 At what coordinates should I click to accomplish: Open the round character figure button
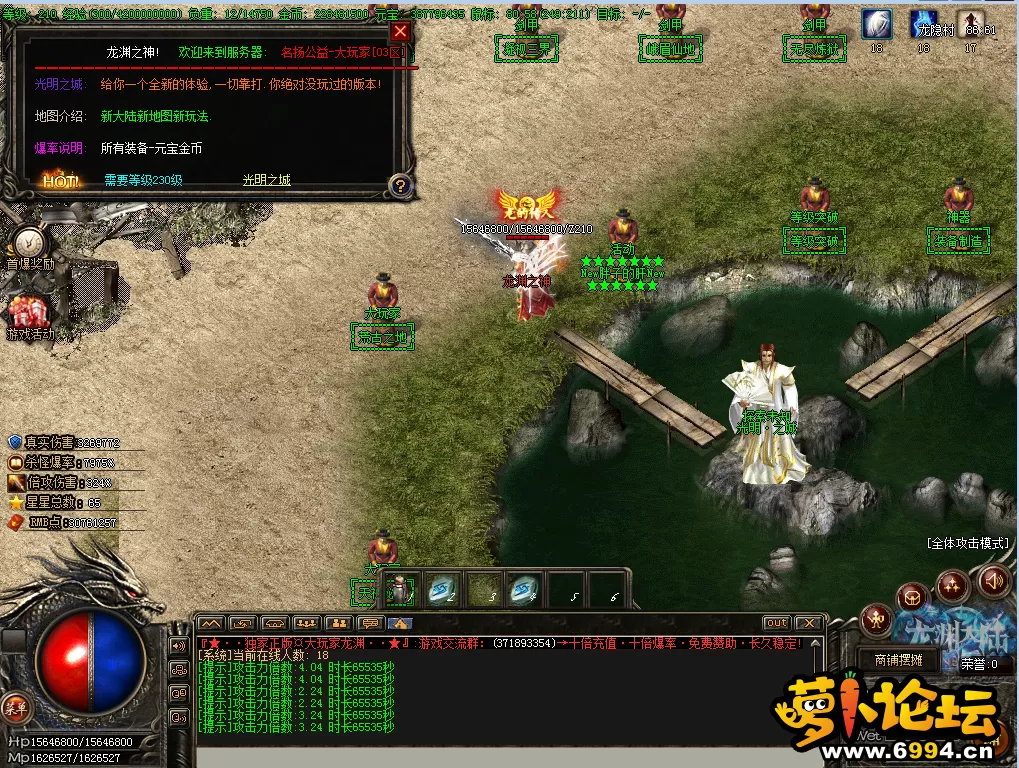tap(877, 620)
